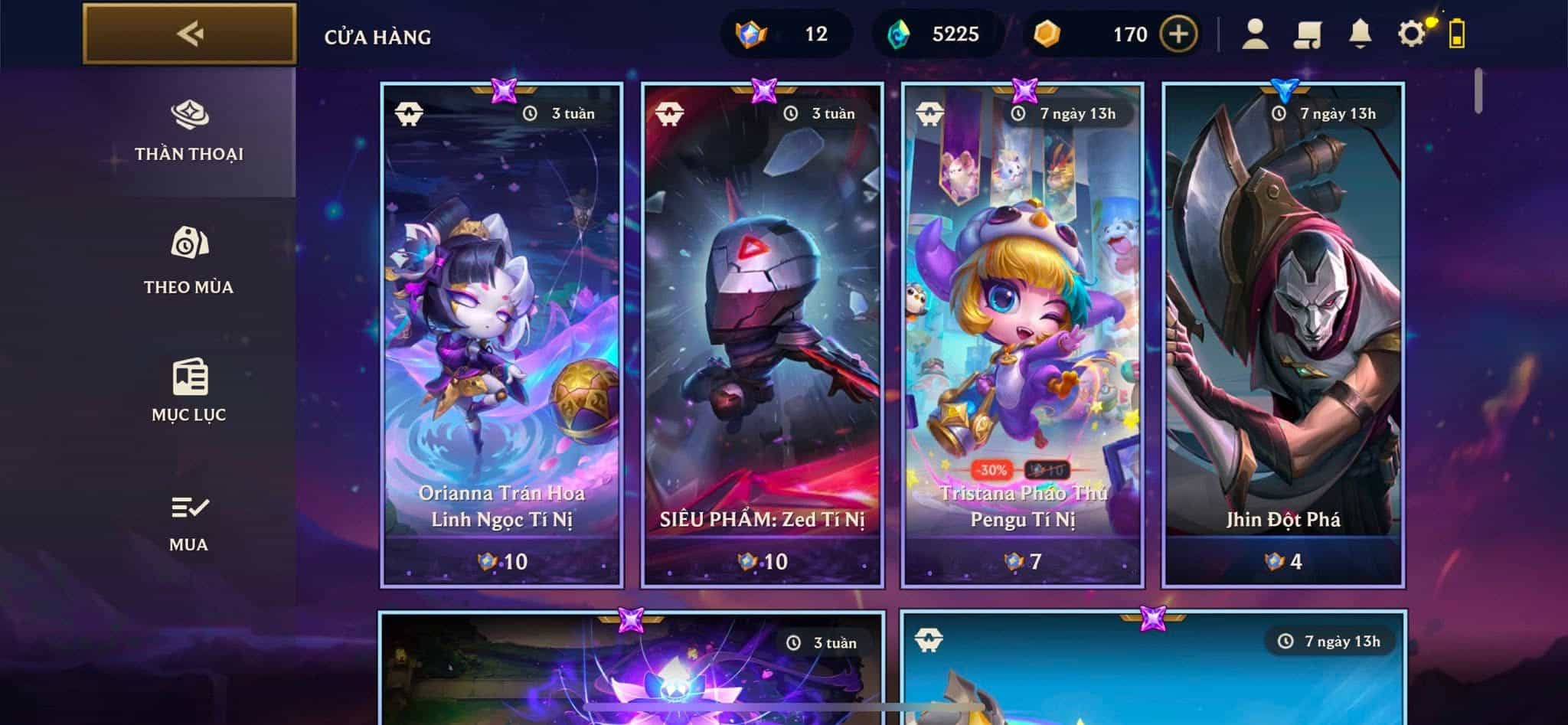Add more gold coins with plus button
This screenshot has height=725, width=1568.
[1178, 34]
